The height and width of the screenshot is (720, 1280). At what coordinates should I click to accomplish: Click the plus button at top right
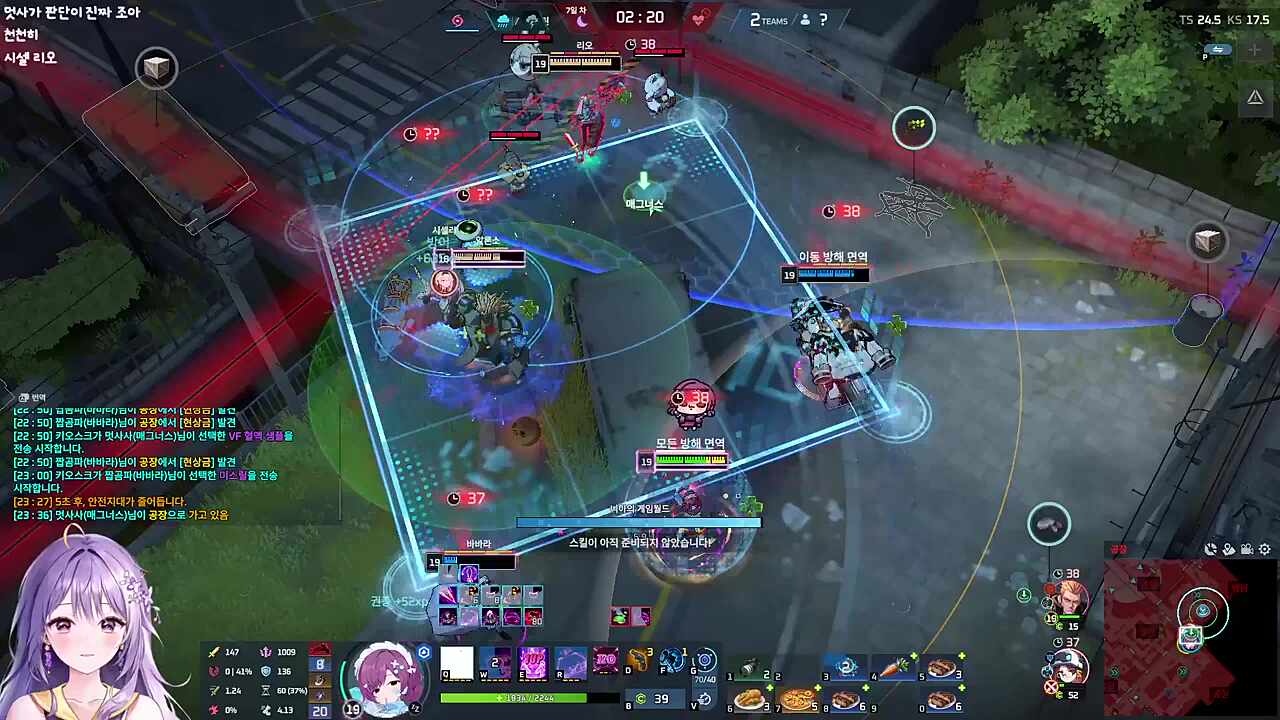pos(1255,50)
